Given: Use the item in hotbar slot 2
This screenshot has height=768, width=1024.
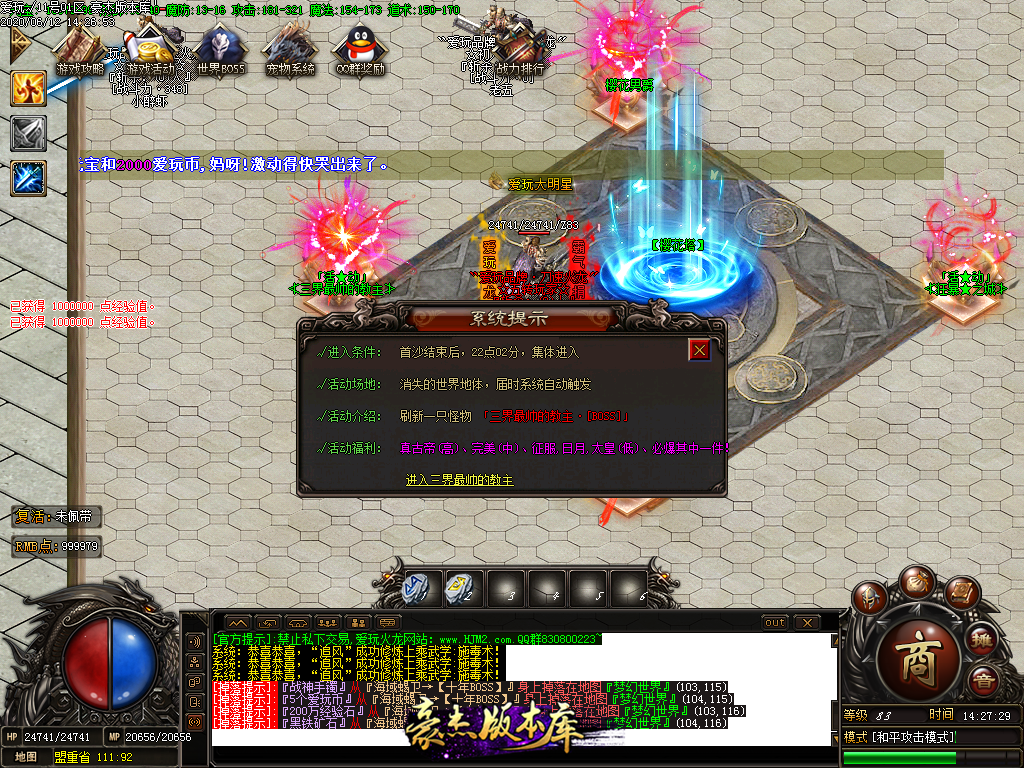Looking at the screenshot, I should (460, 588).
